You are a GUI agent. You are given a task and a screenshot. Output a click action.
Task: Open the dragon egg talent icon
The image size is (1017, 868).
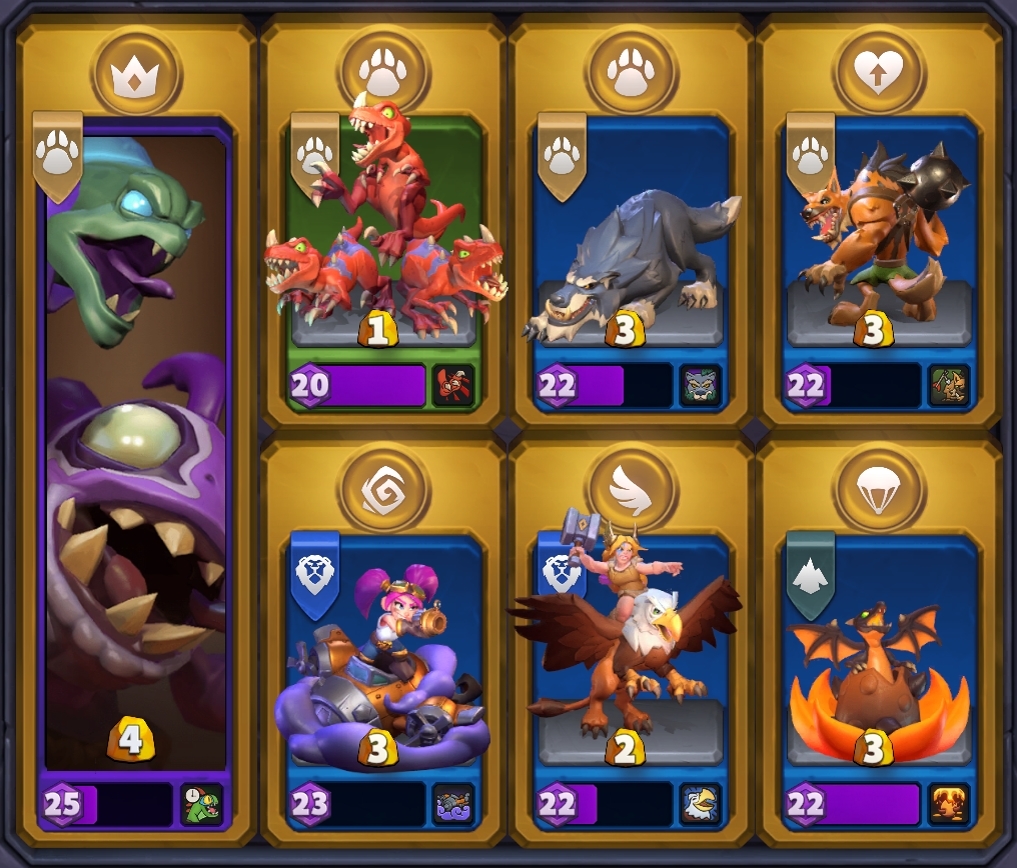click(x=949, y=804)
